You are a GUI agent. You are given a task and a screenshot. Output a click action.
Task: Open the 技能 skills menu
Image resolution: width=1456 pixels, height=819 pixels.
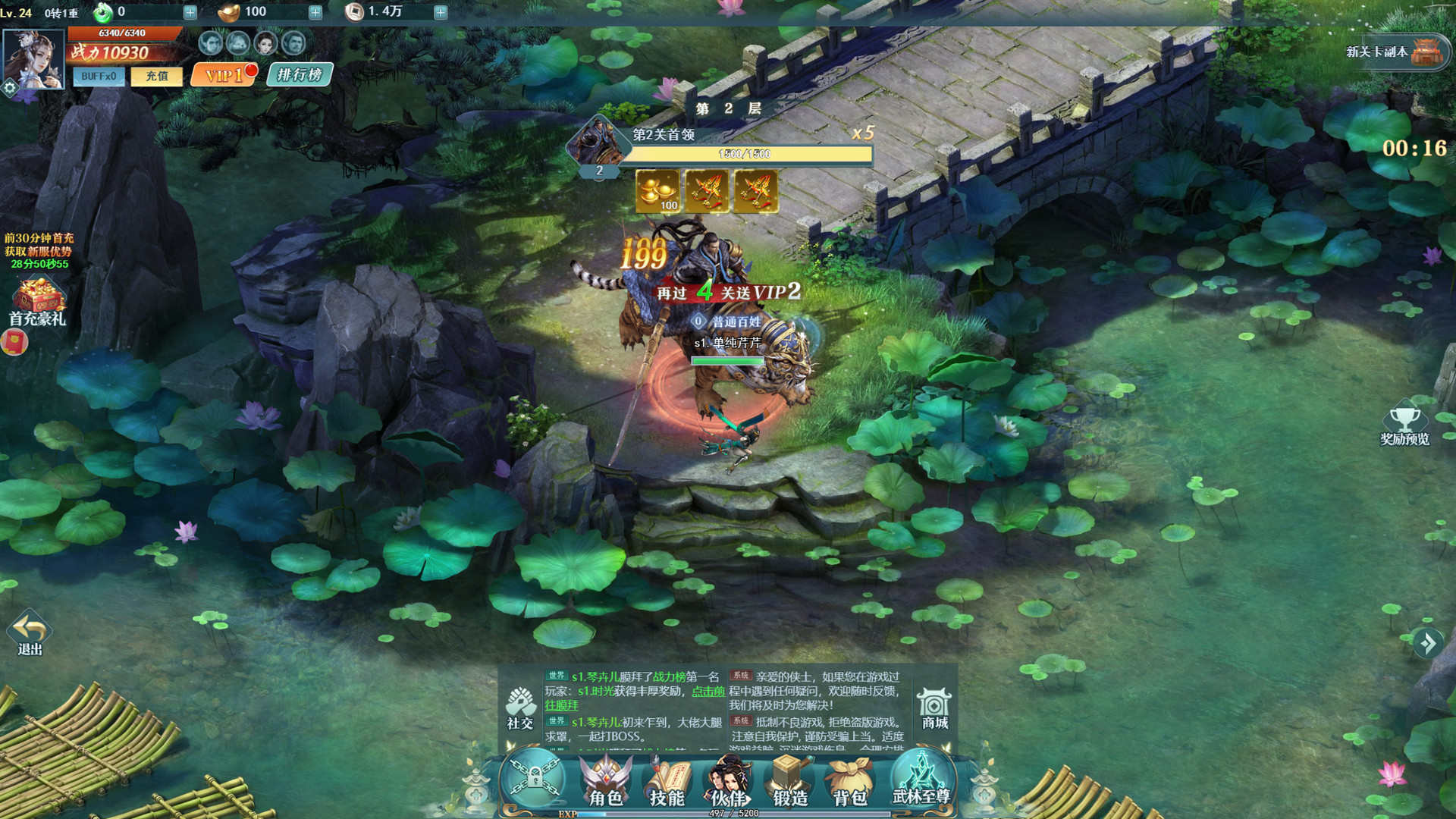667,783
